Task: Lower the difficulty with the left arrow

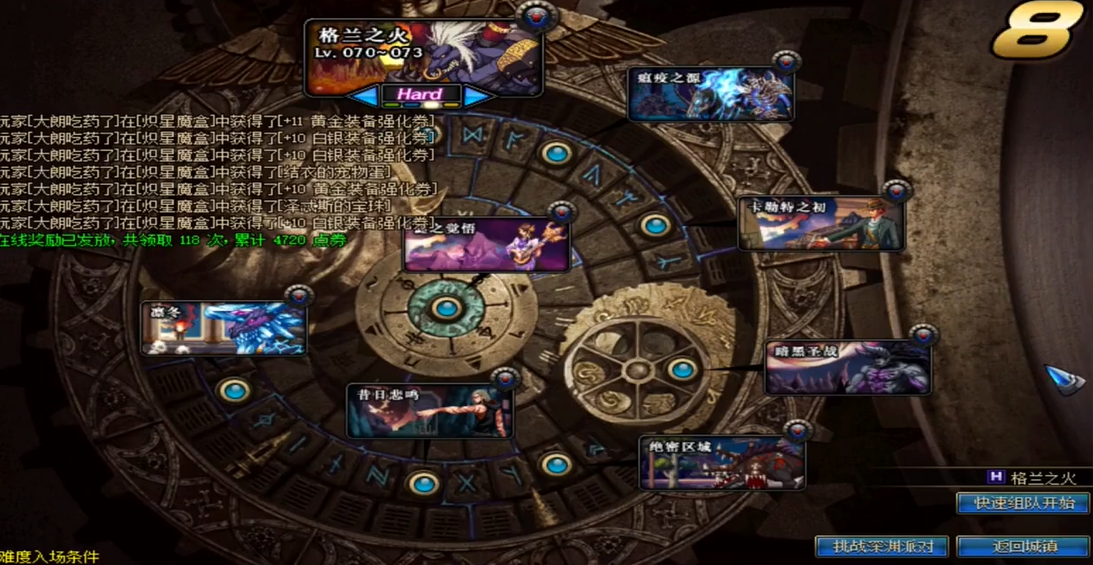Action: (363, 95)
